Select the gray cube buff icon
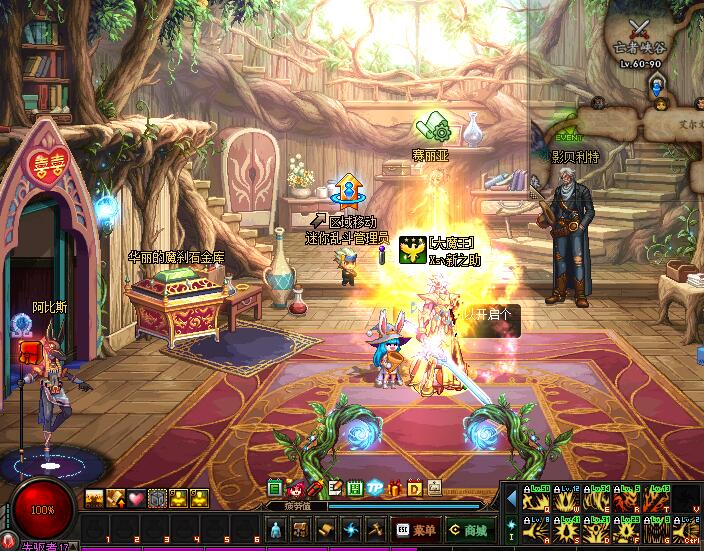The image size is (704, 551). pyautogui.click(x=157, y=497)
